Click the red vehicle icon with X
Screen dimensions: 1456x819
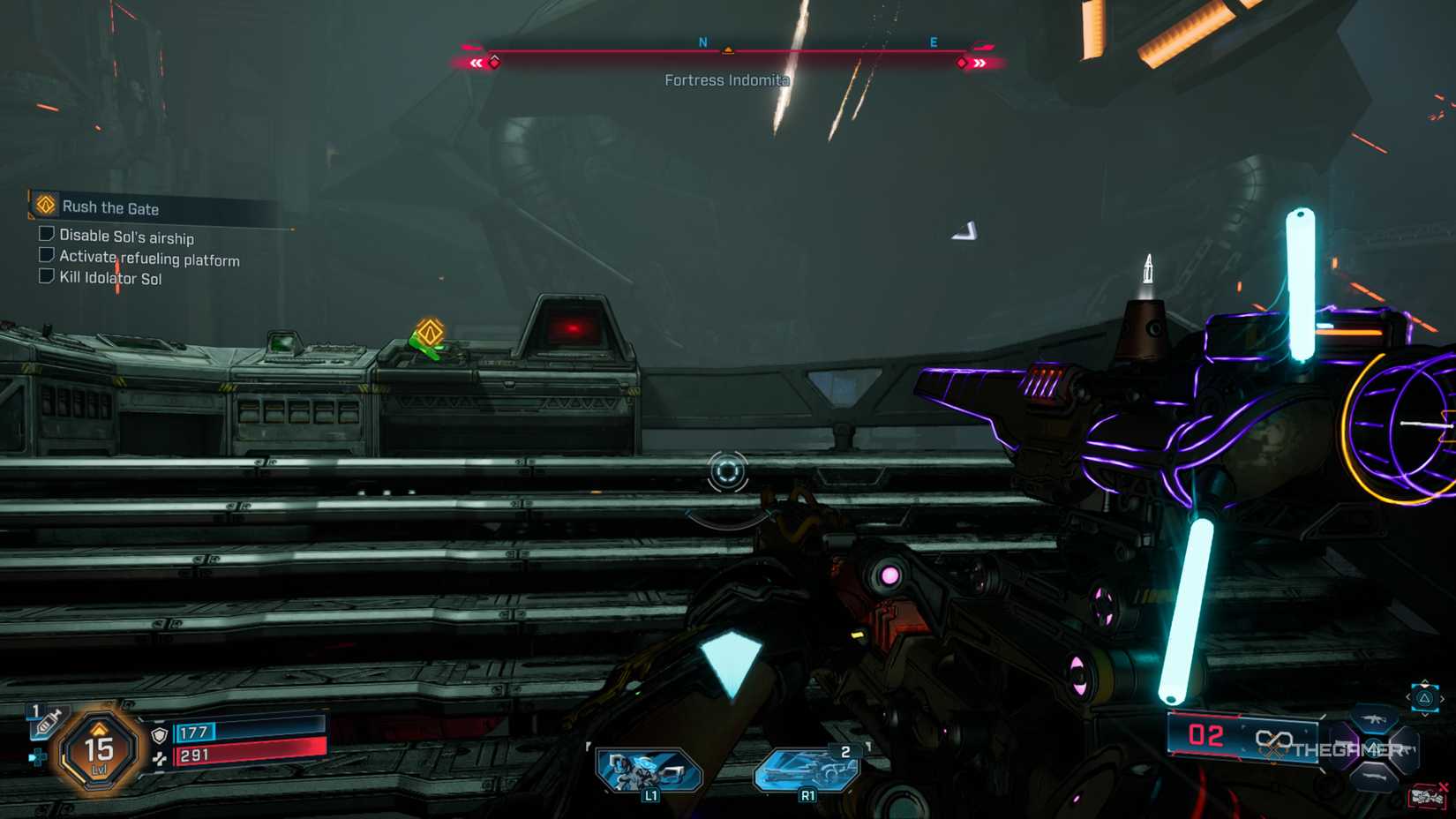pyautogui.click(x=1428, y=797)
